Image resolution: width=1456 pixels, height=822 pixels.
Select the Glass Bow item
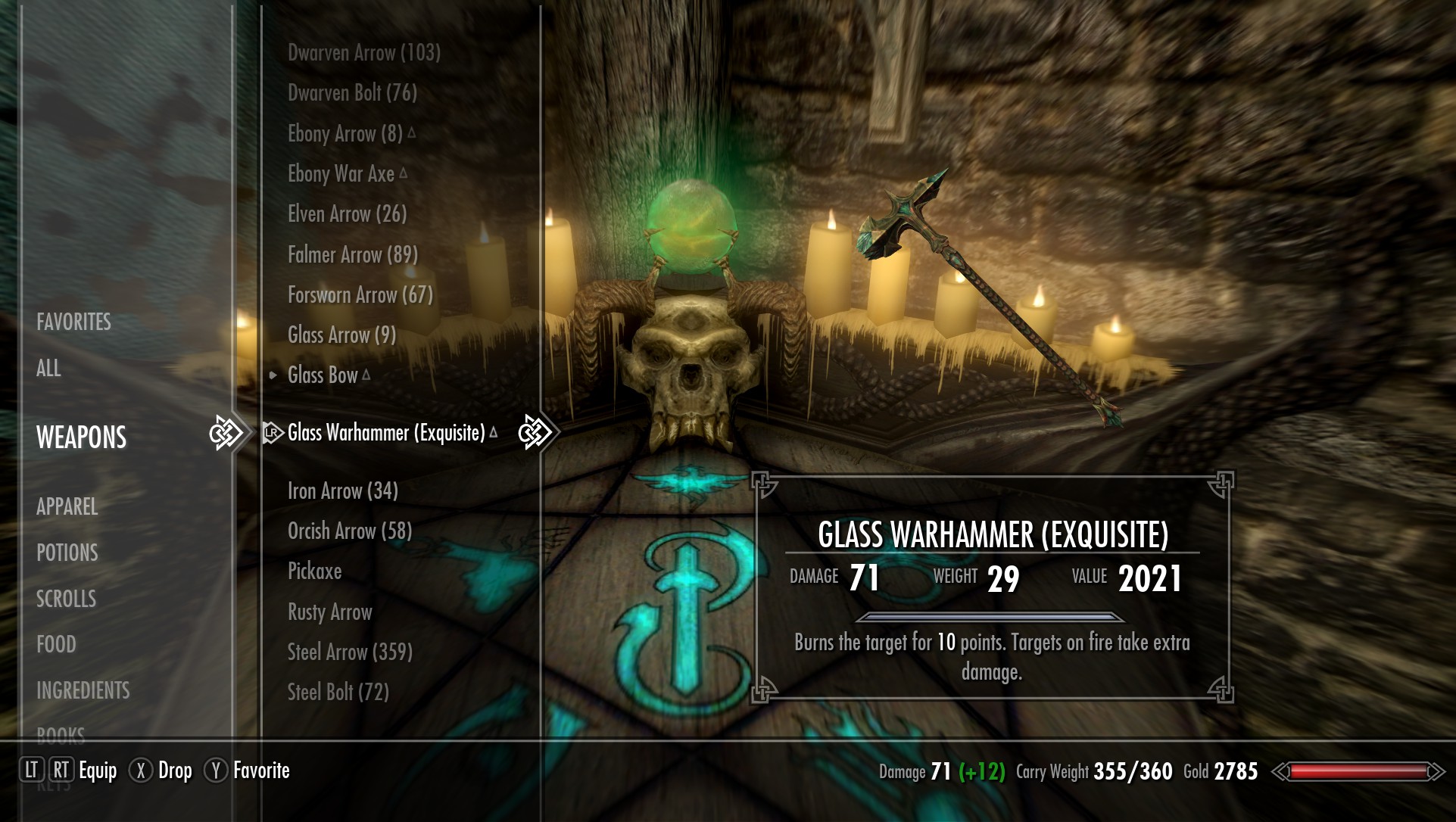323,375
